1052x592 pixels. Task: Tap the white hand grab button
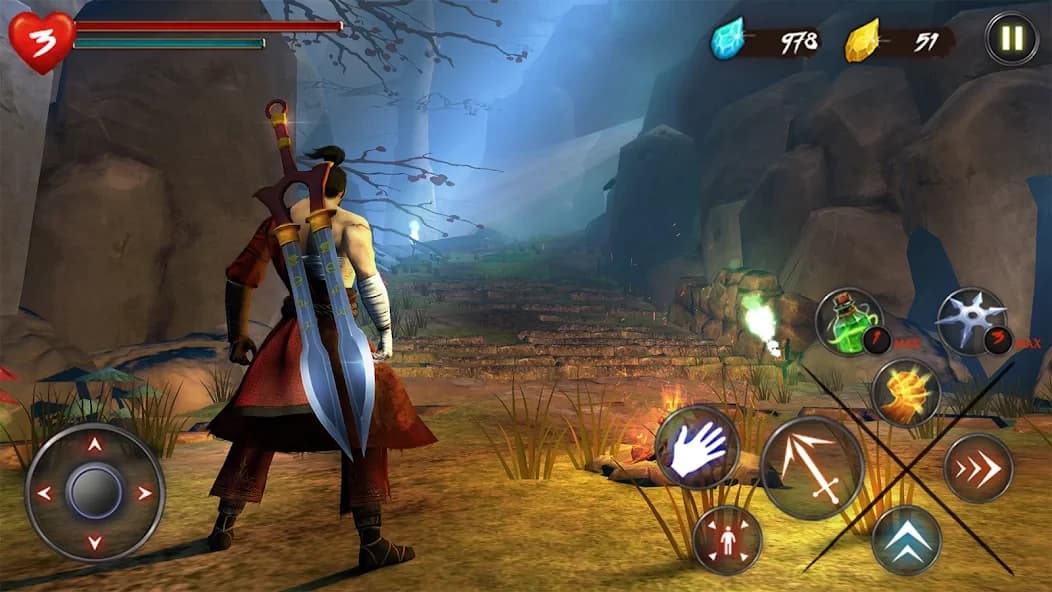[698, 447]
